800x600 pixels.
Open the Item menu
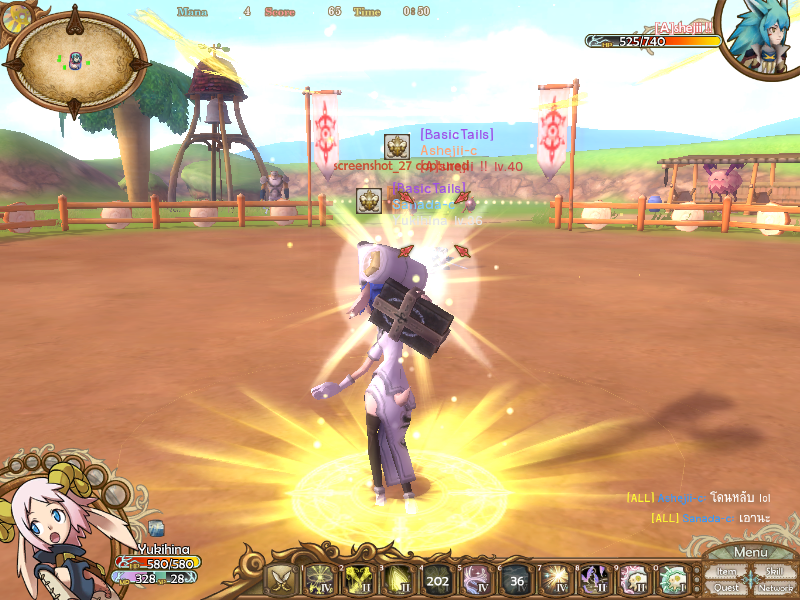pos(727,572)
